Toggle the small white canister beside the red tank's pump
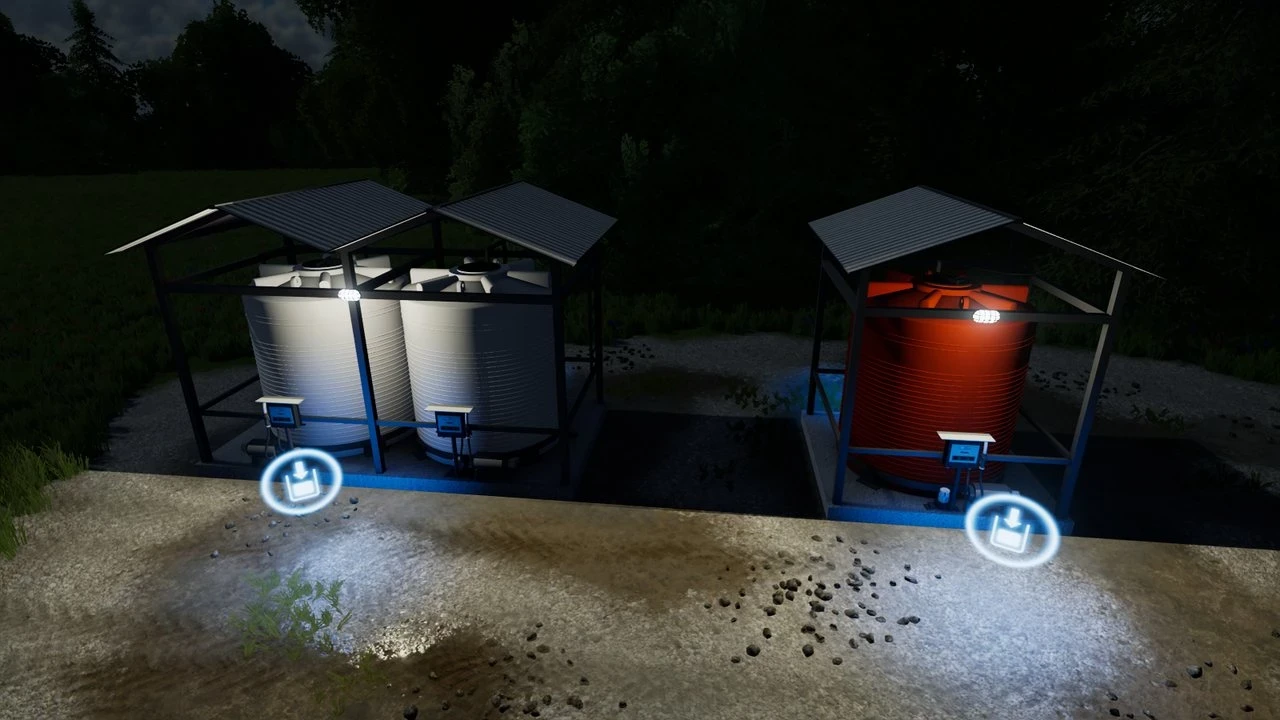Screen dimensions: 1280x720 tap(943, 496)
